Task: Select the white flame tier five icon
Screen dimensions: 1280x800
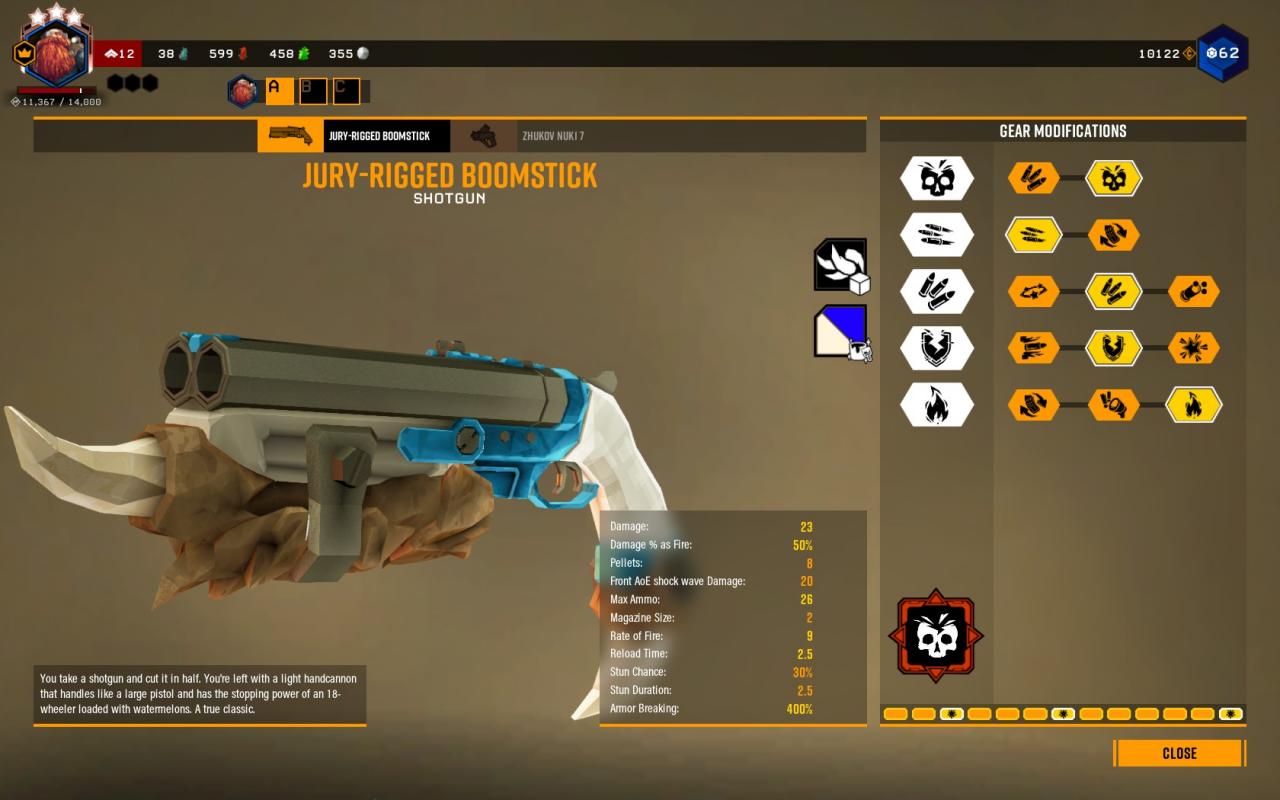Action: pyautogui.click(x=936, y=405)
